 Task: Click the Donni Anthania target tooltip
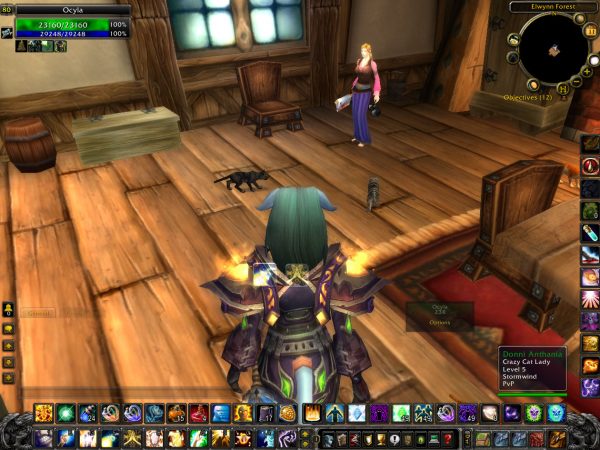[x=533, y=369]
